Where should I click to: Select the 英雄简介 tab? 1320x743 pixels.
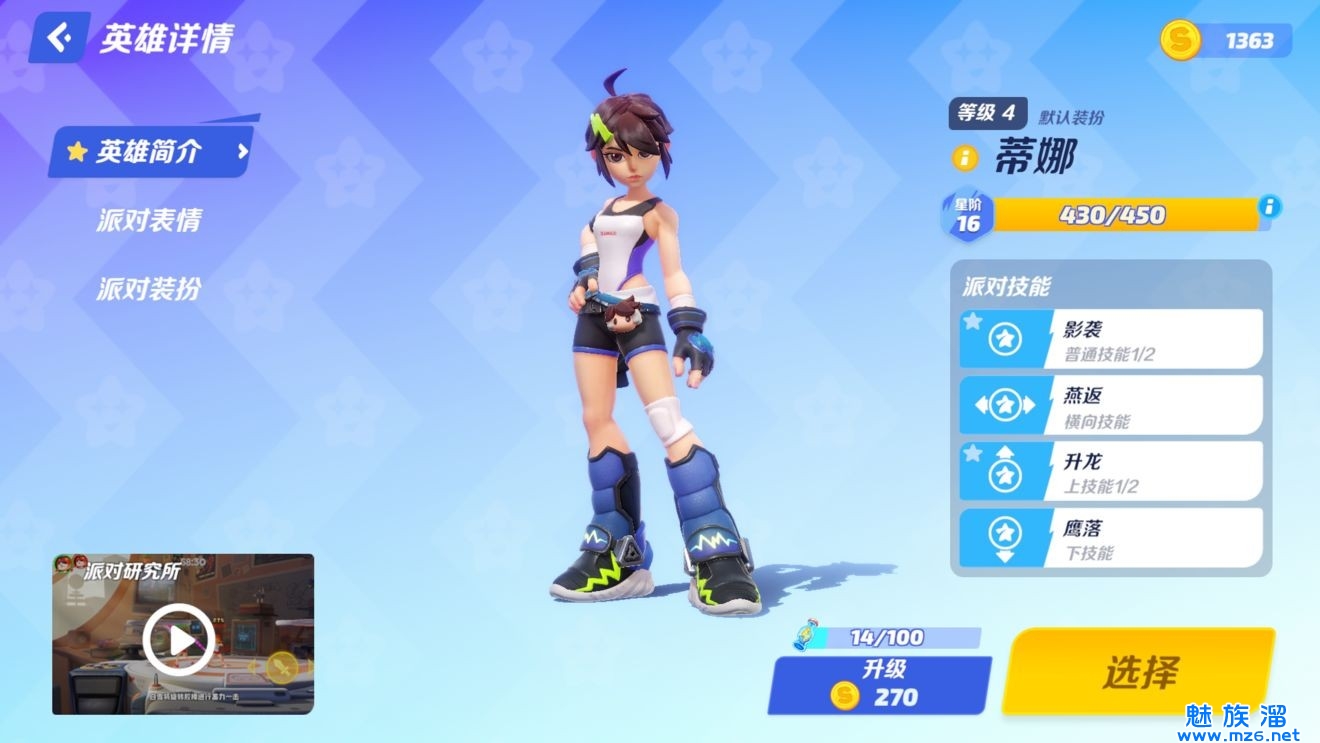tap(150, 152)
